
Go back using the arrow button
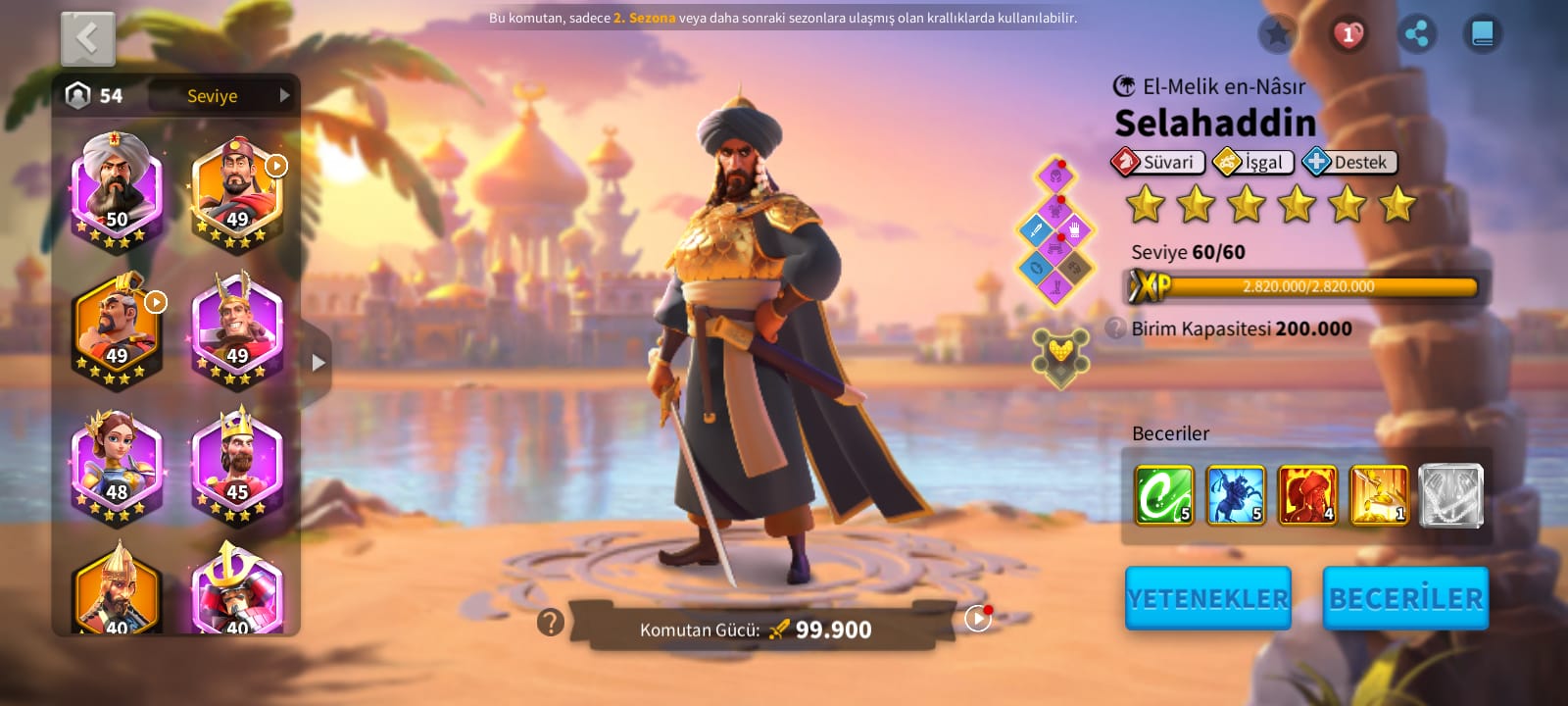tap(88, 39)
